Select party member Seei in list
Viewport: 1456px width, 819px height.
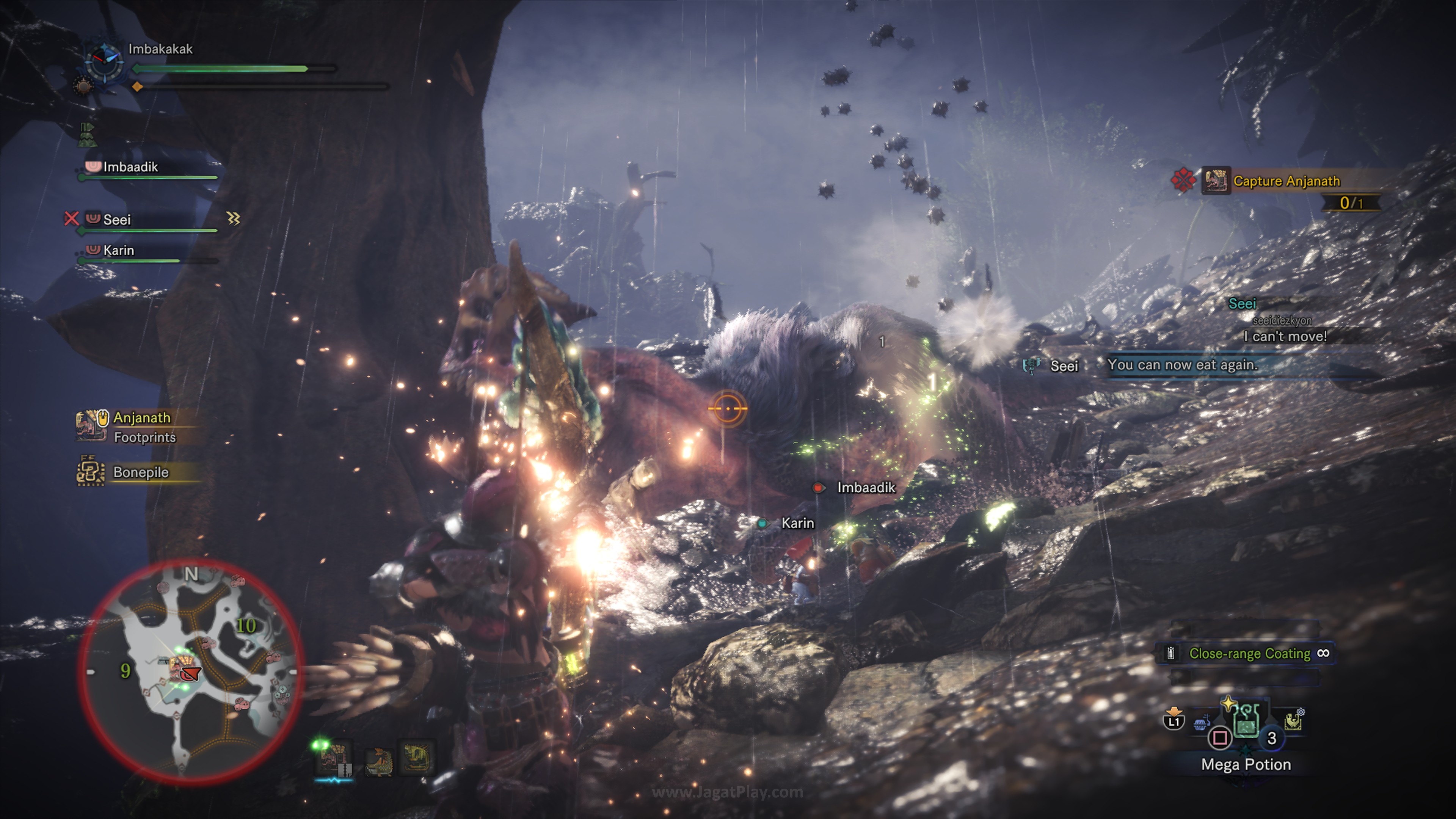[x=117, y=219]
